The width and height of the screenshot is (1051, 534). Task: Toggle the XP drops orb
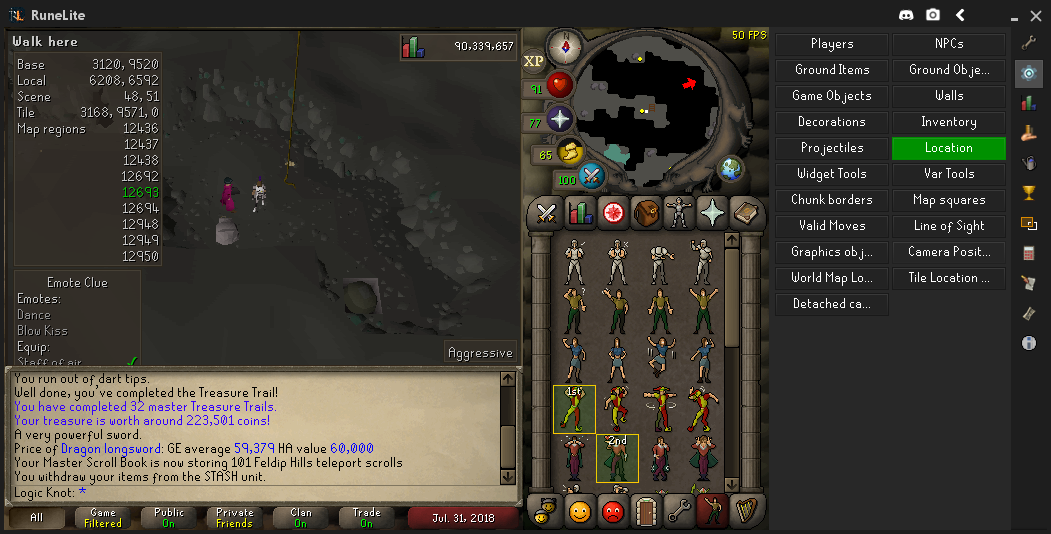point(533,61)
